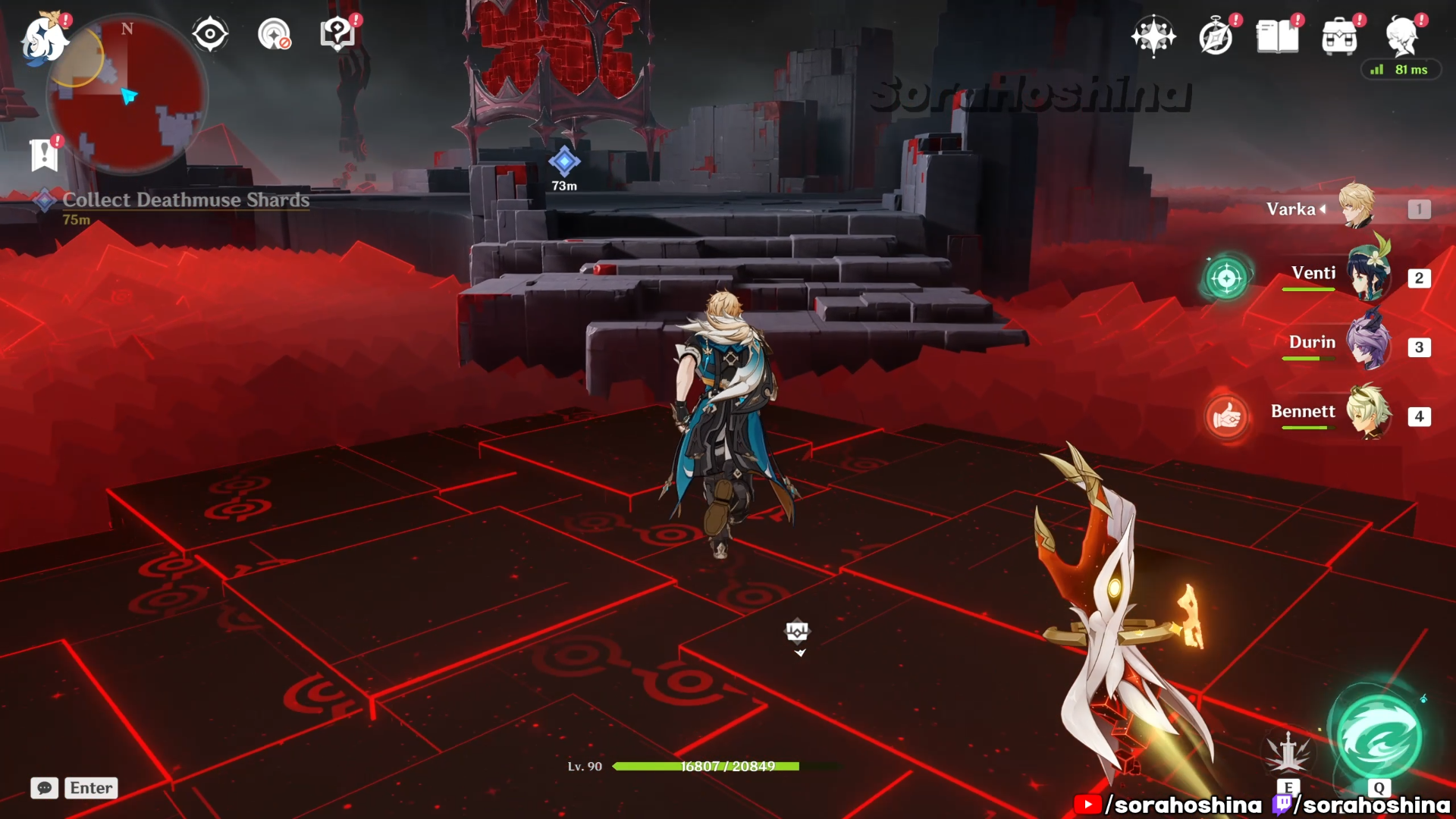1456x819 pixels.
Task: Open the inventory backpack icon
Action: tap(1339, 36)
